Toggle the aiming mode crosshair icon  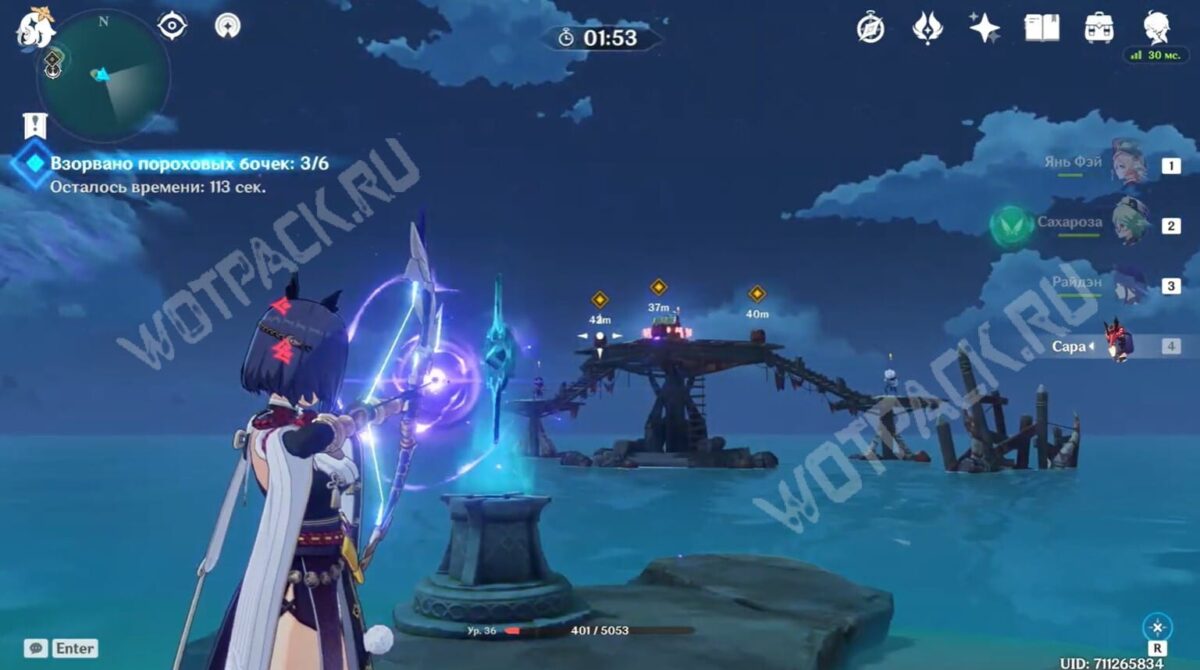1158,628
